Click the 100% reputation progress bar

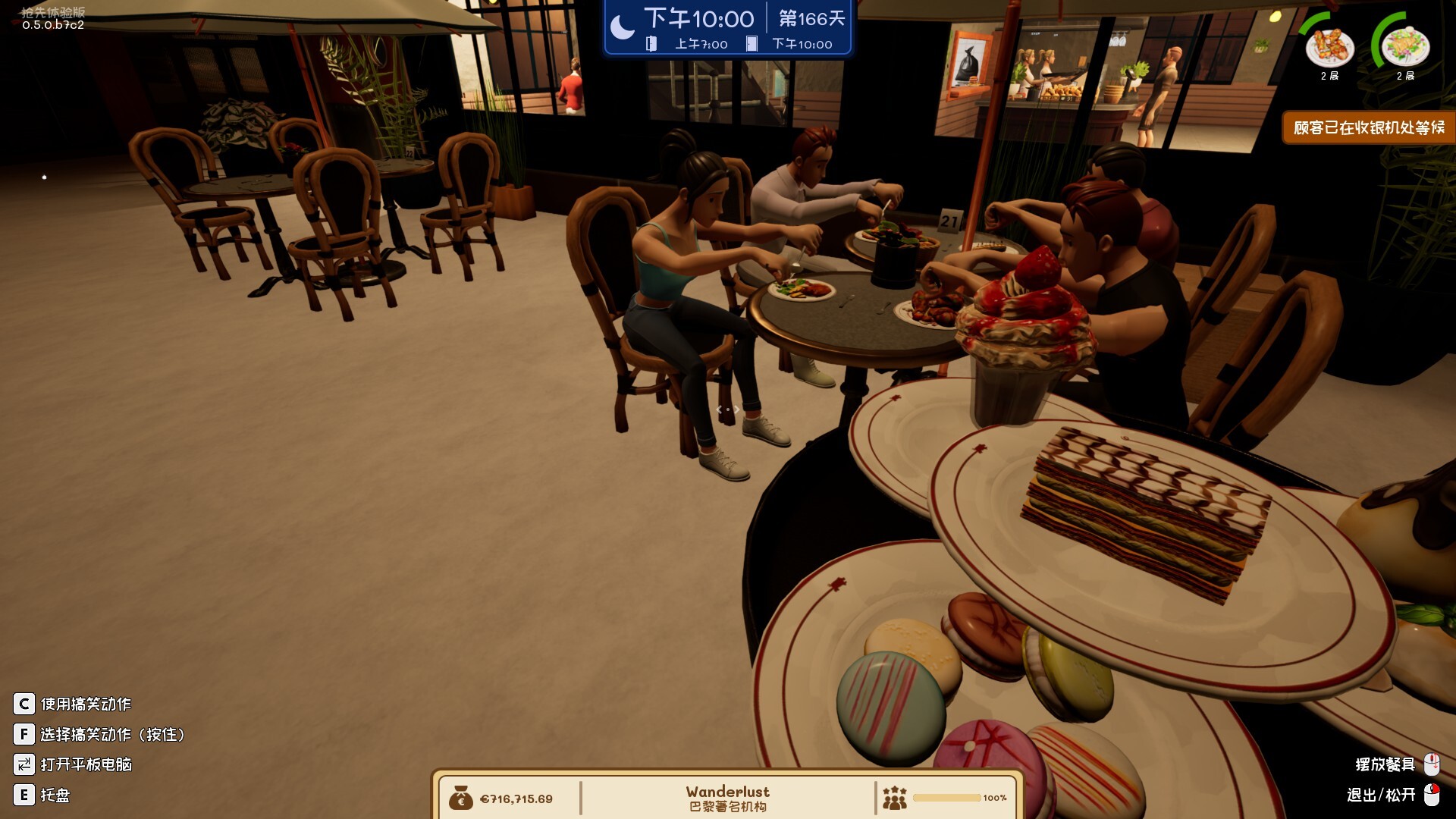(948, 797)
